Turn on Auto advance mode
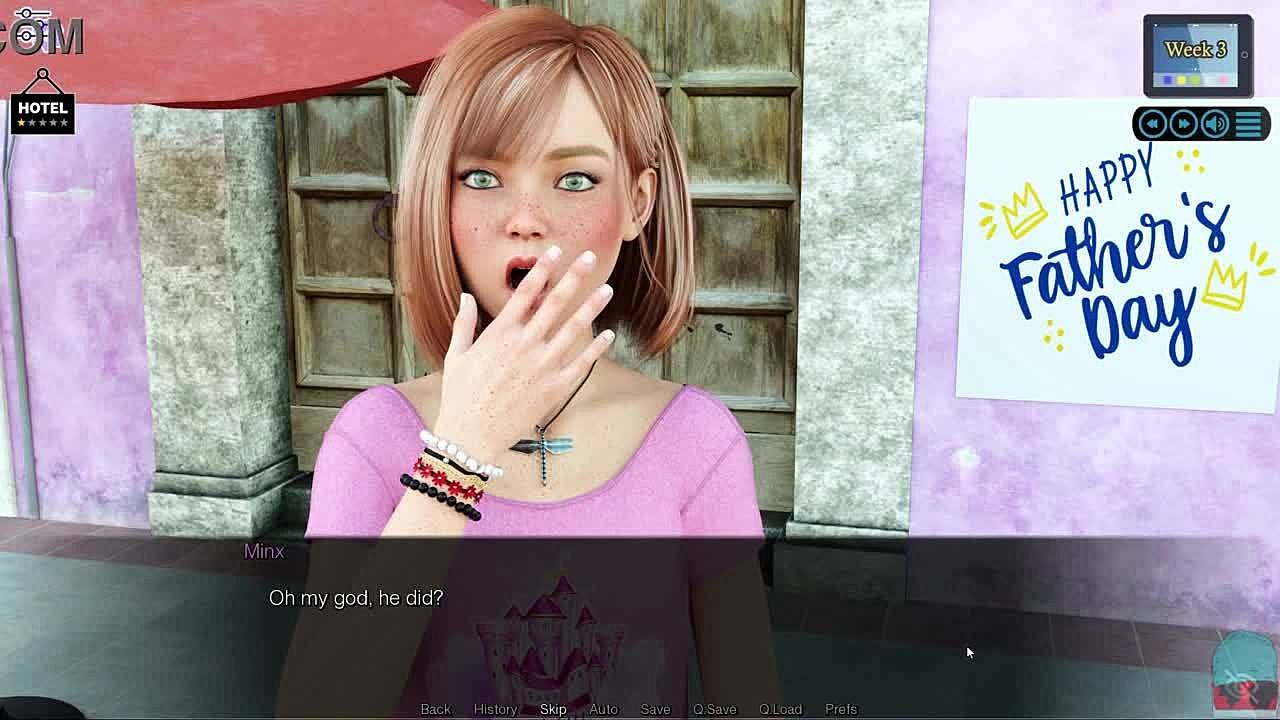Image resolution: width=1280 pixels, height=720 pixels. [603, 709]
